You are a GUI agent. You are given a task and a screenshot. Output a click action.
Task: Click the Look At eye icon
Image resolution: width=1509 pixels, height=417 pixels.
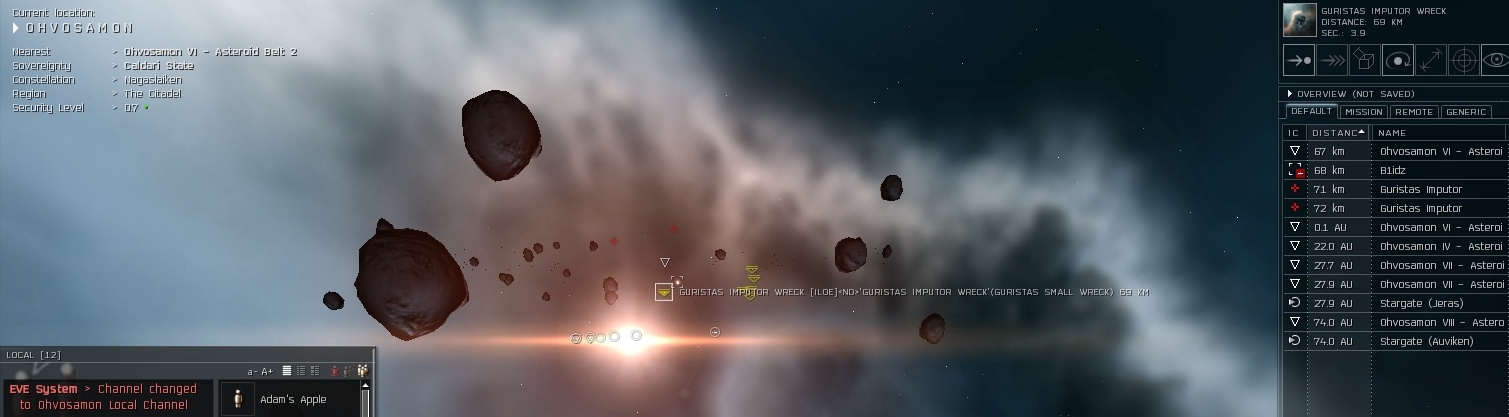[1495, 60]
